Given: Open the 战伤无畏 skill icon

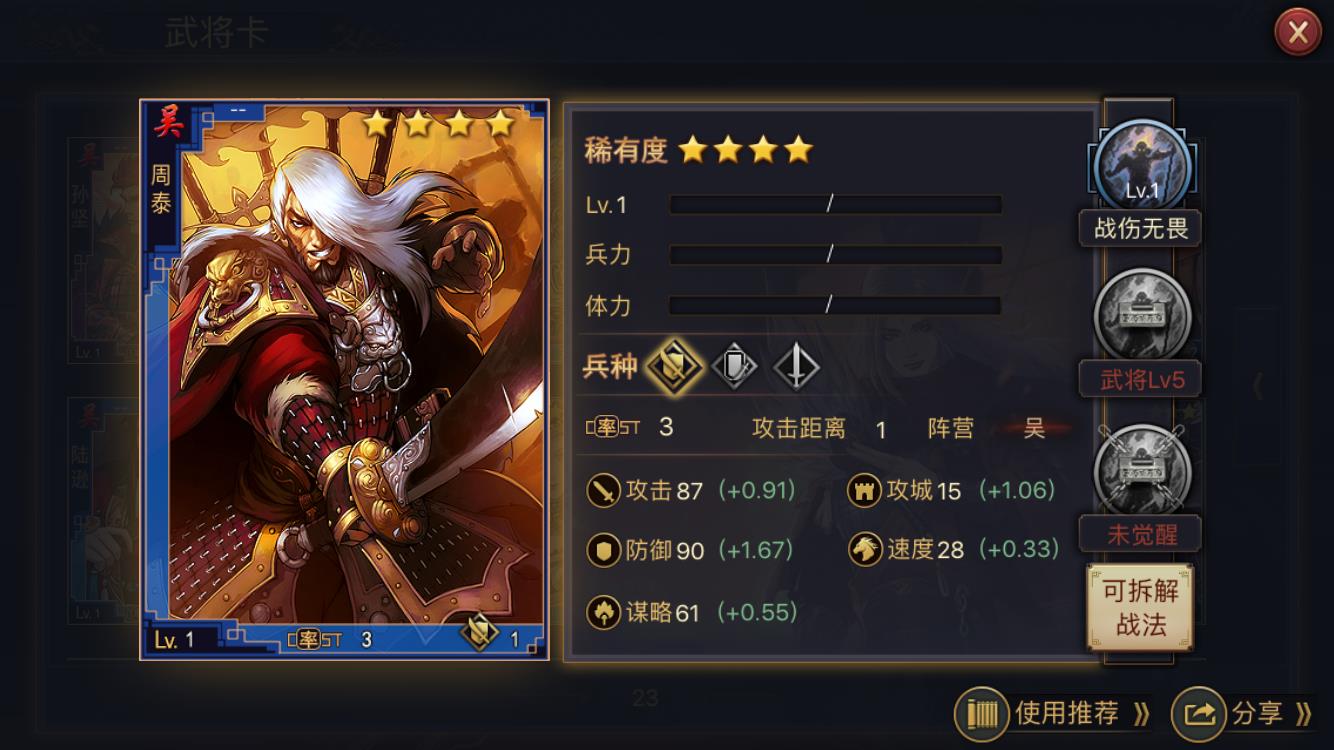Looking at the screenshot, I should [x=1142, y=167].
